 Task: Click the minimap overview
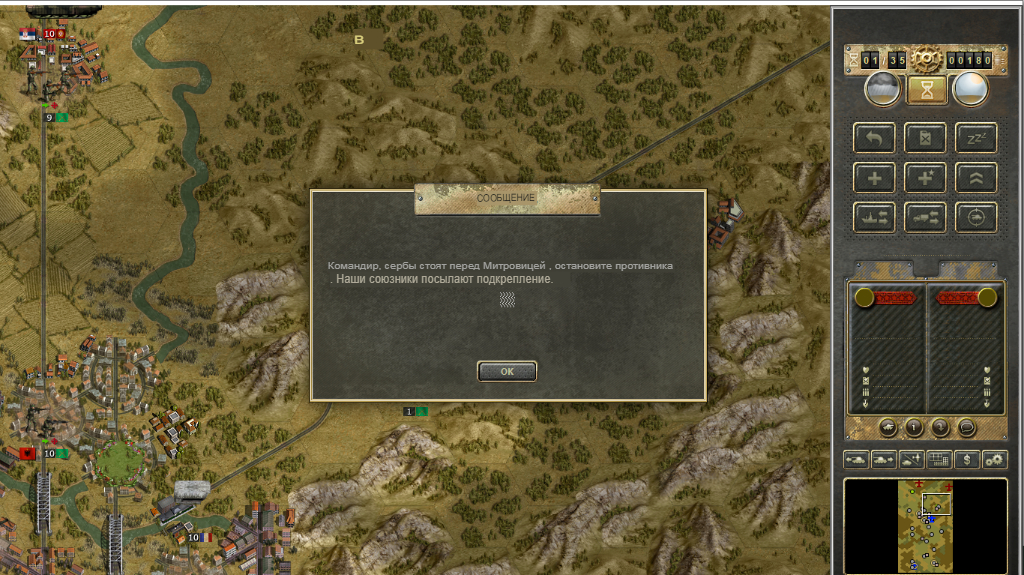tap(925, 525)
